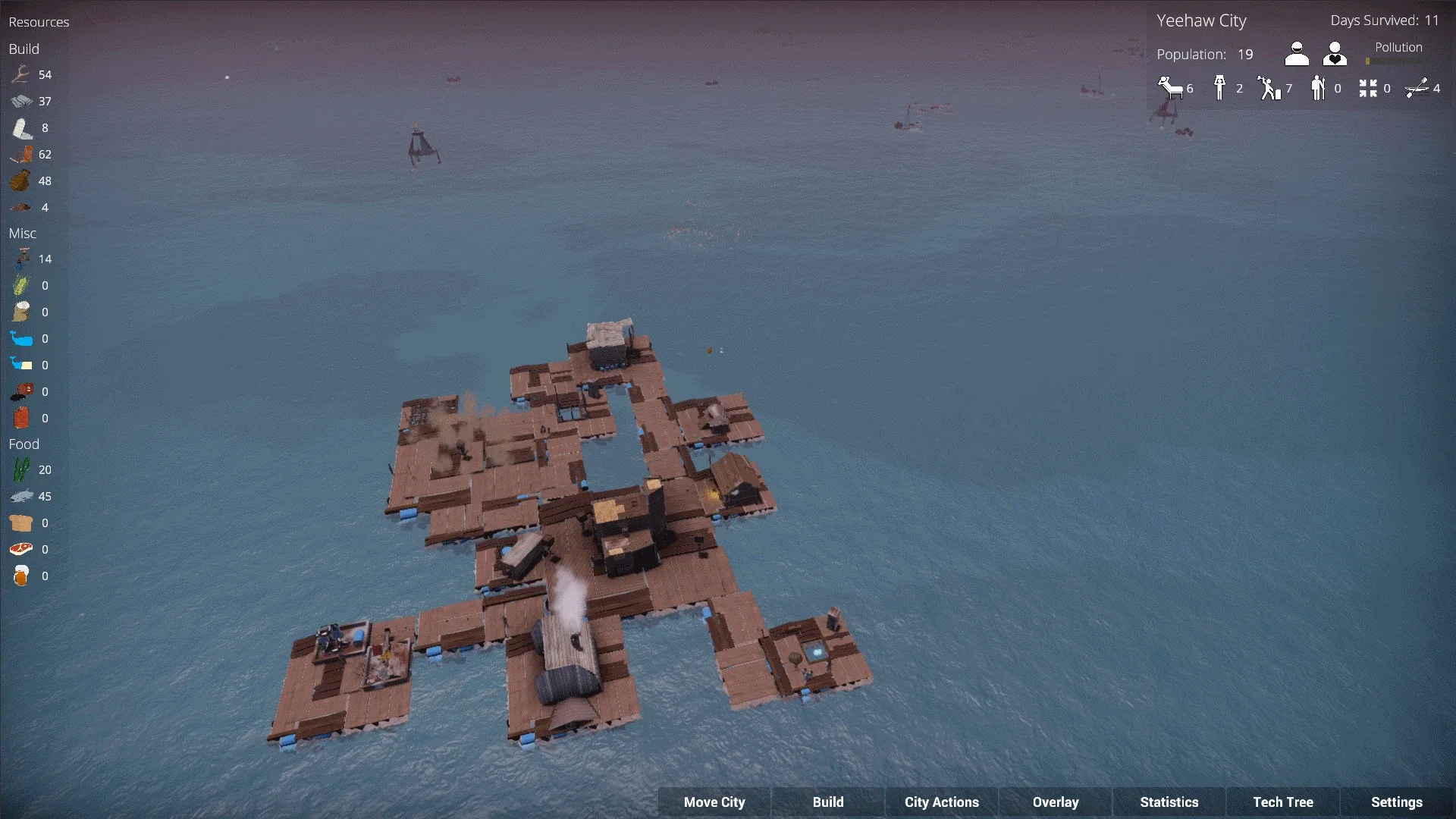Click the seaweed icon under Food
The image size is (1456, 819).
coord(21,469)
